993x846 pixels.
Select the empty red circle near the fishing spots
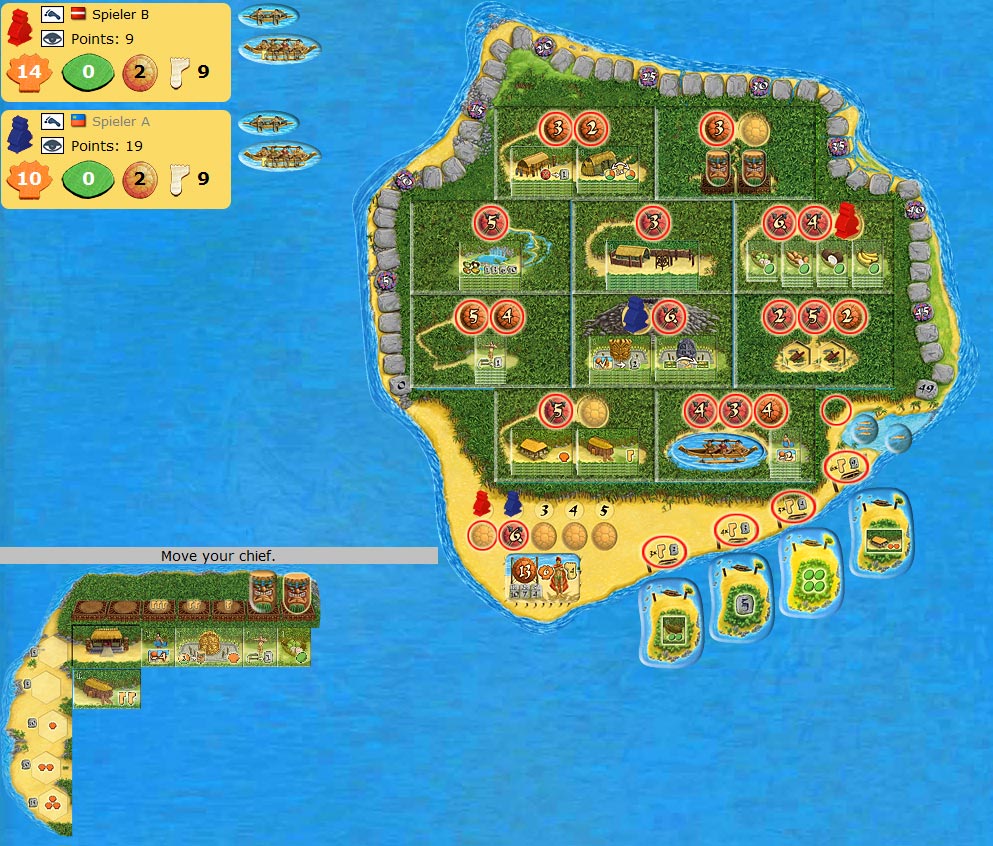click(x=836, y=409)
